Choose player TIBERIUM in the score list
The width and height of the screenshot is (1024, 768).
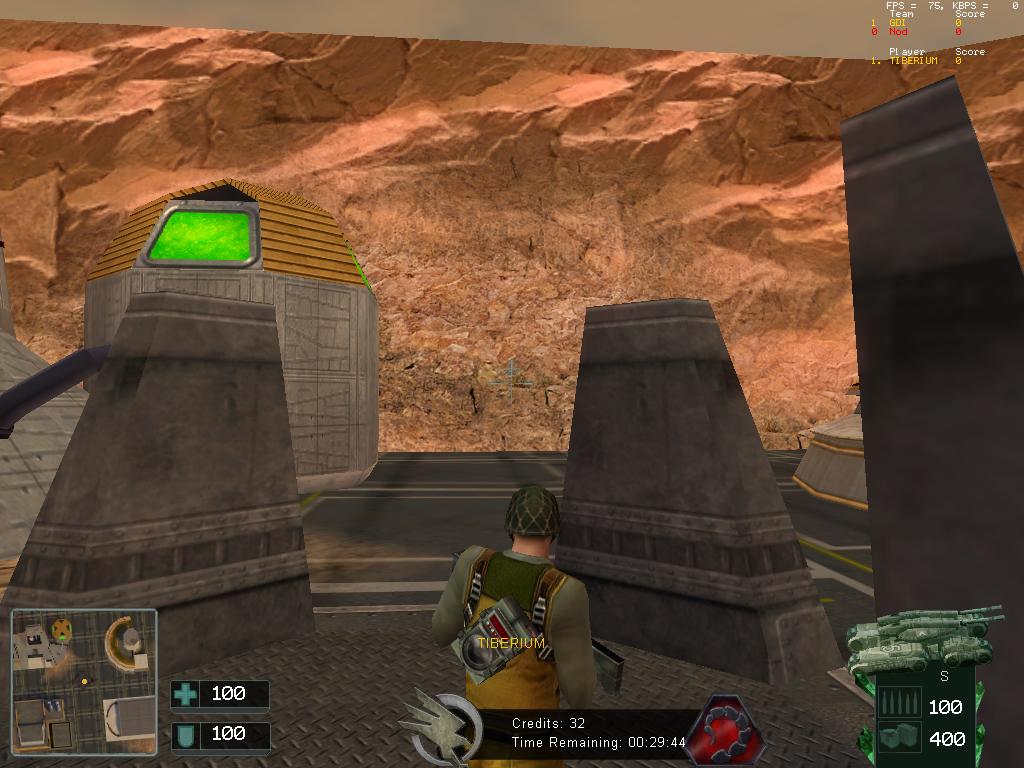point(913,61)
